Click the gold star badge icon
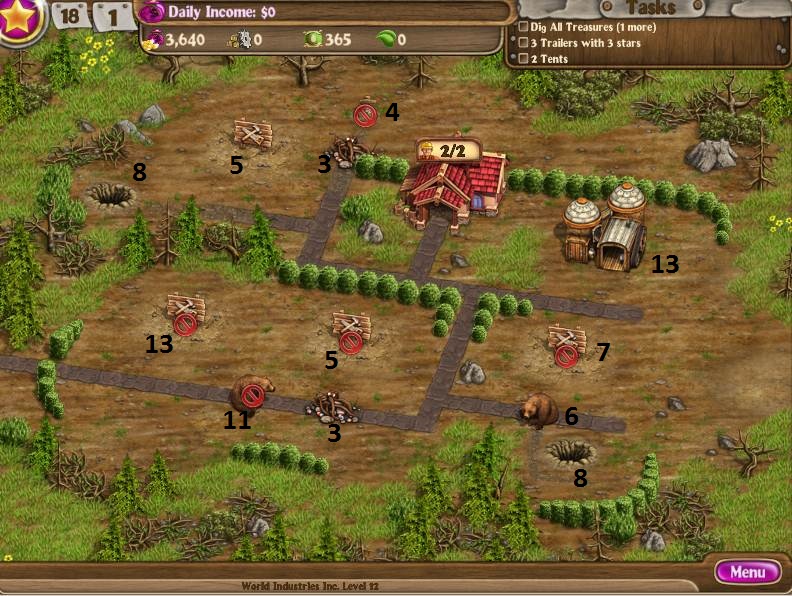Image resolution: width=792 pixels, height=596 pixels. [18, 18]
